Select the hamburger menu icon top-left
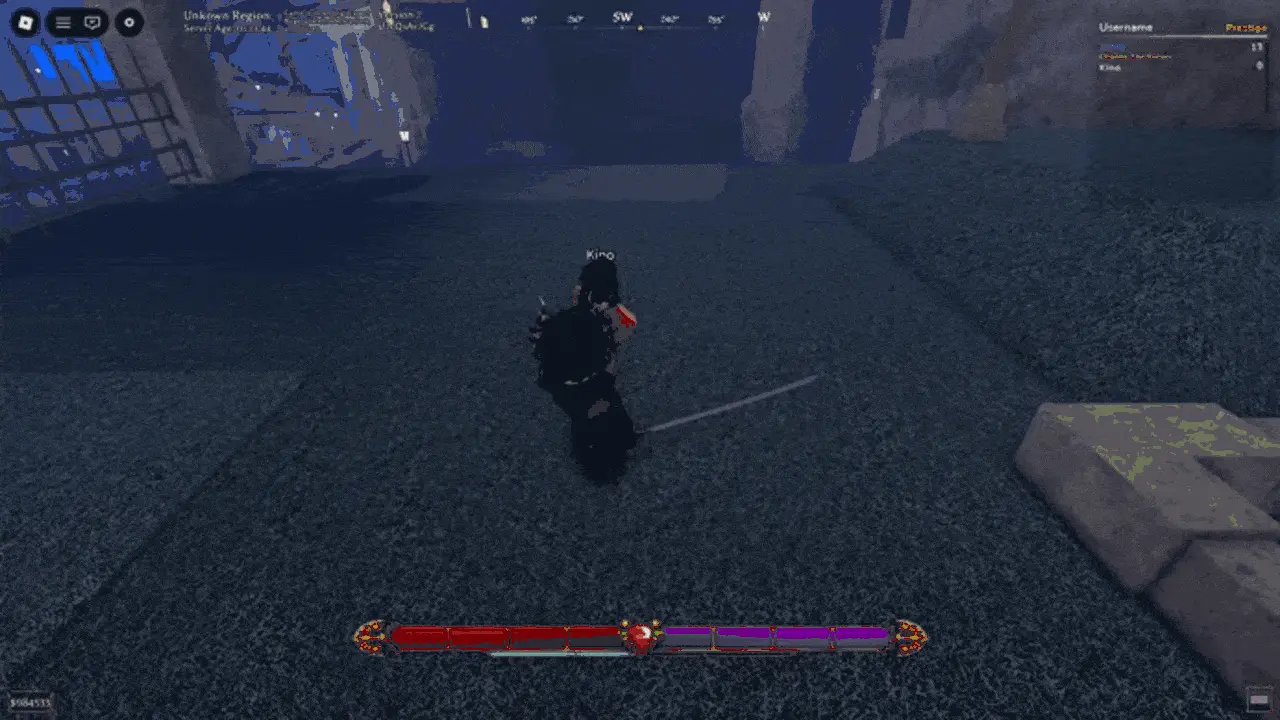The width and height of the screenshot is (1280, 720). click(61, 22)
